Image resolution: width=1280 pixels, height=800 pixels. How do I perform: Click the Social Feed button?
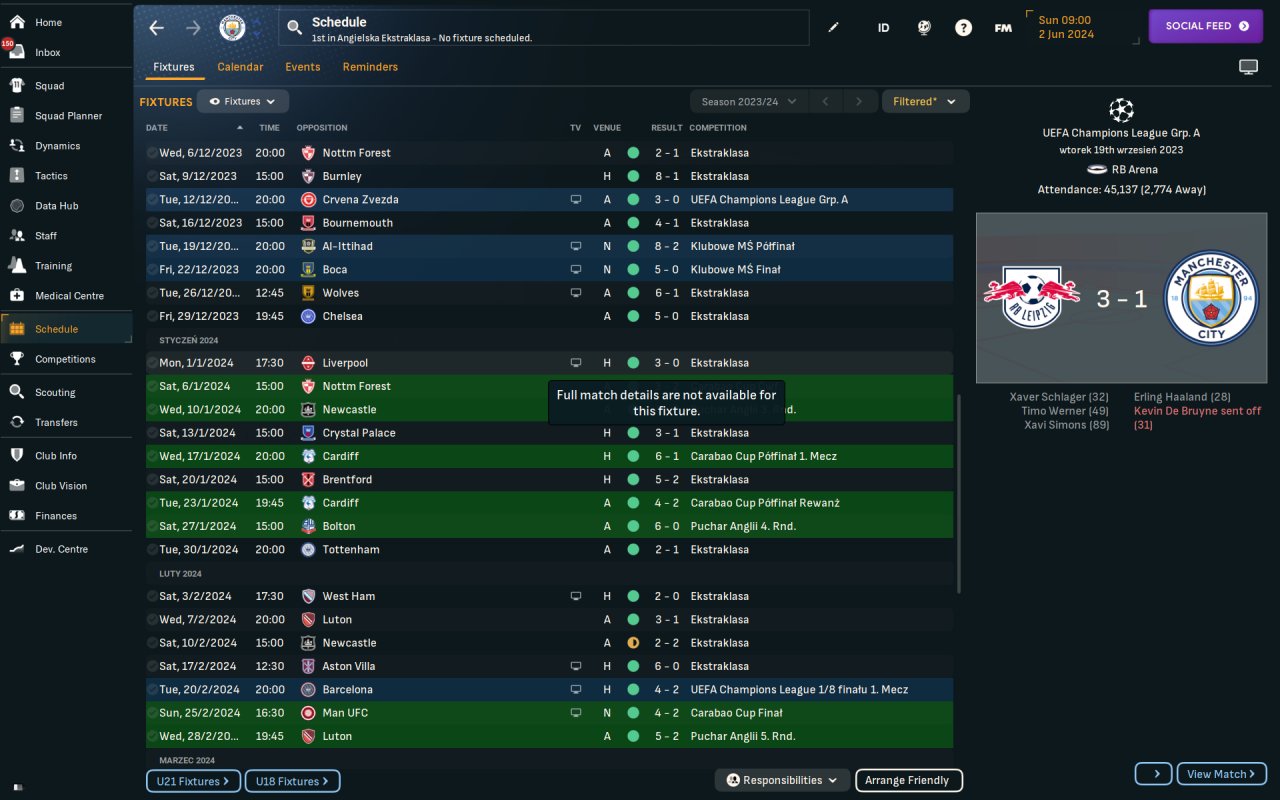tap(1206, 26)
